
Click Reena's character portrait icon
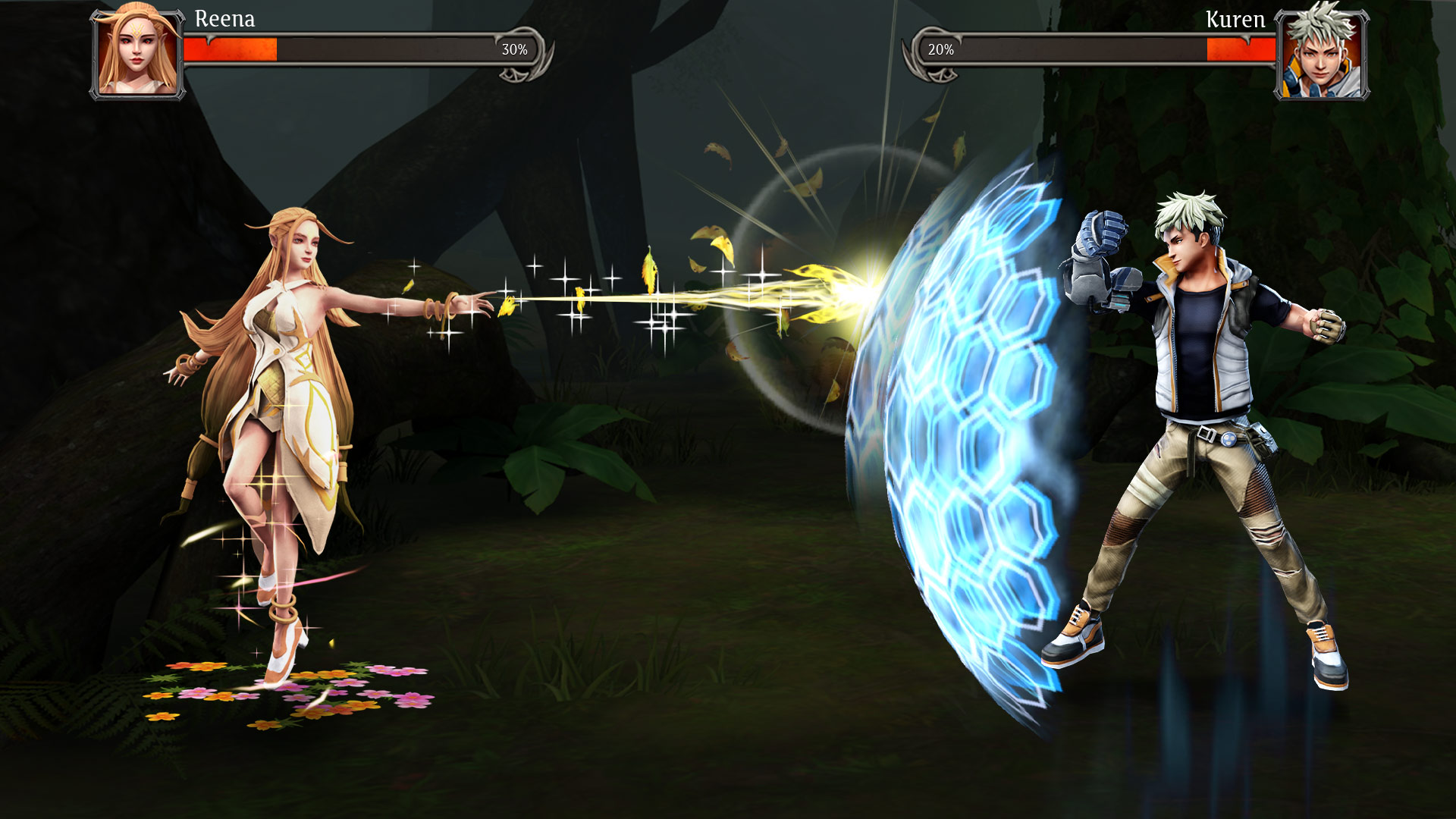pyautogui.click(x=136, y=53)
